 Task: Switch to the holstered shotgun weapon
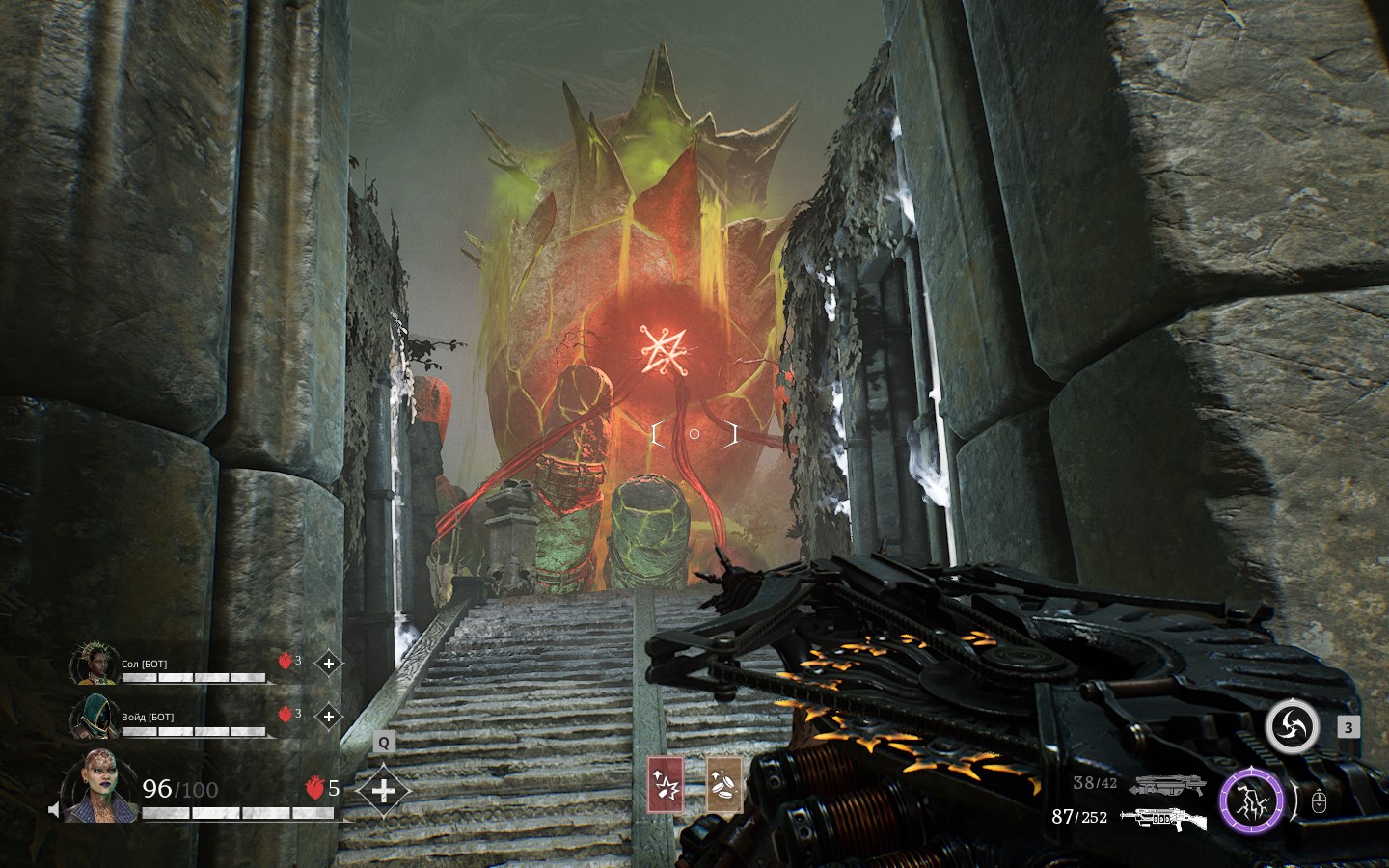(1167, 785)
